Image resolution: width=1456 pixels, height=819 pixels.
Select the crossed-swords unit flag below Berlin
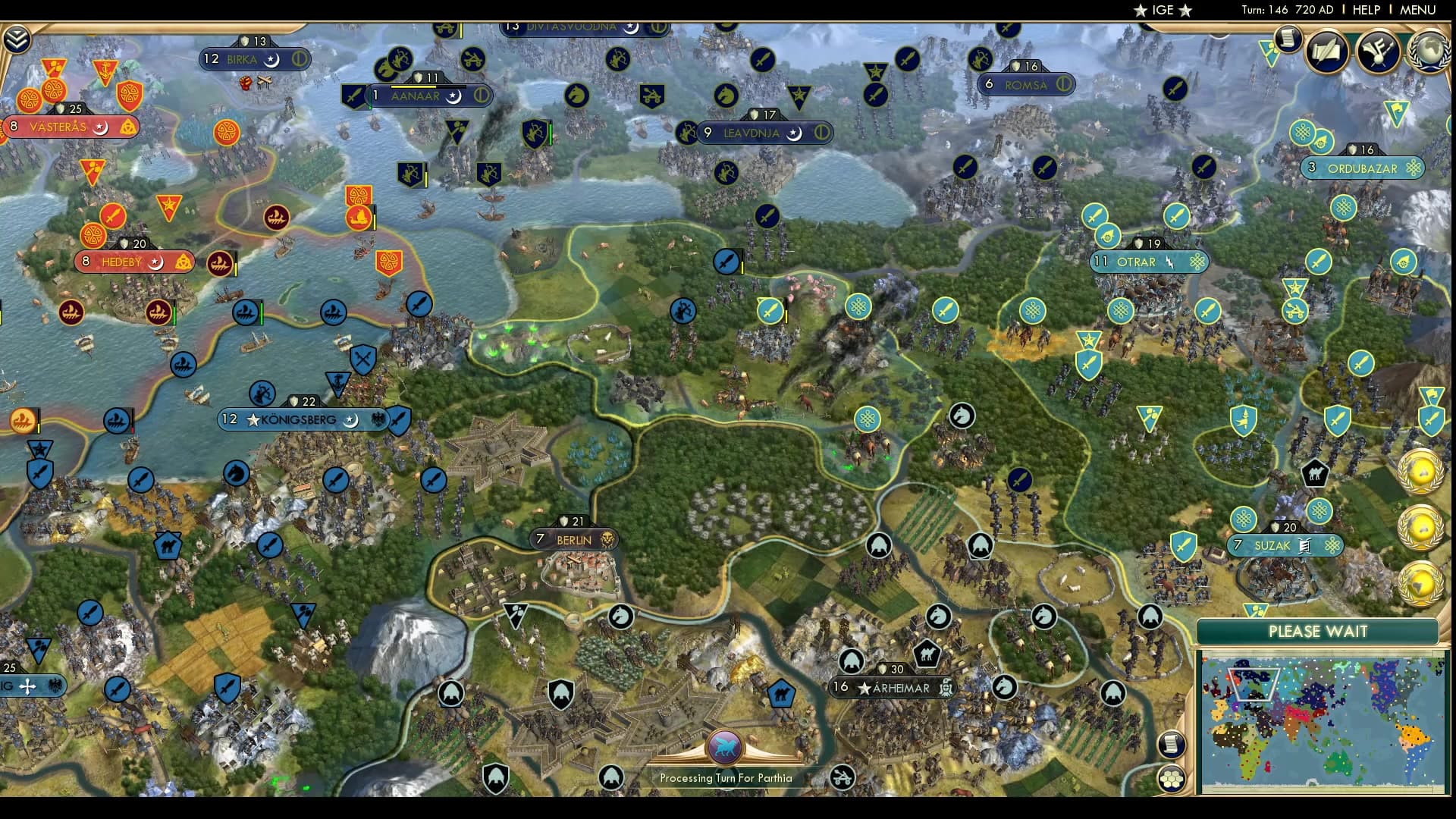point(363,359)
